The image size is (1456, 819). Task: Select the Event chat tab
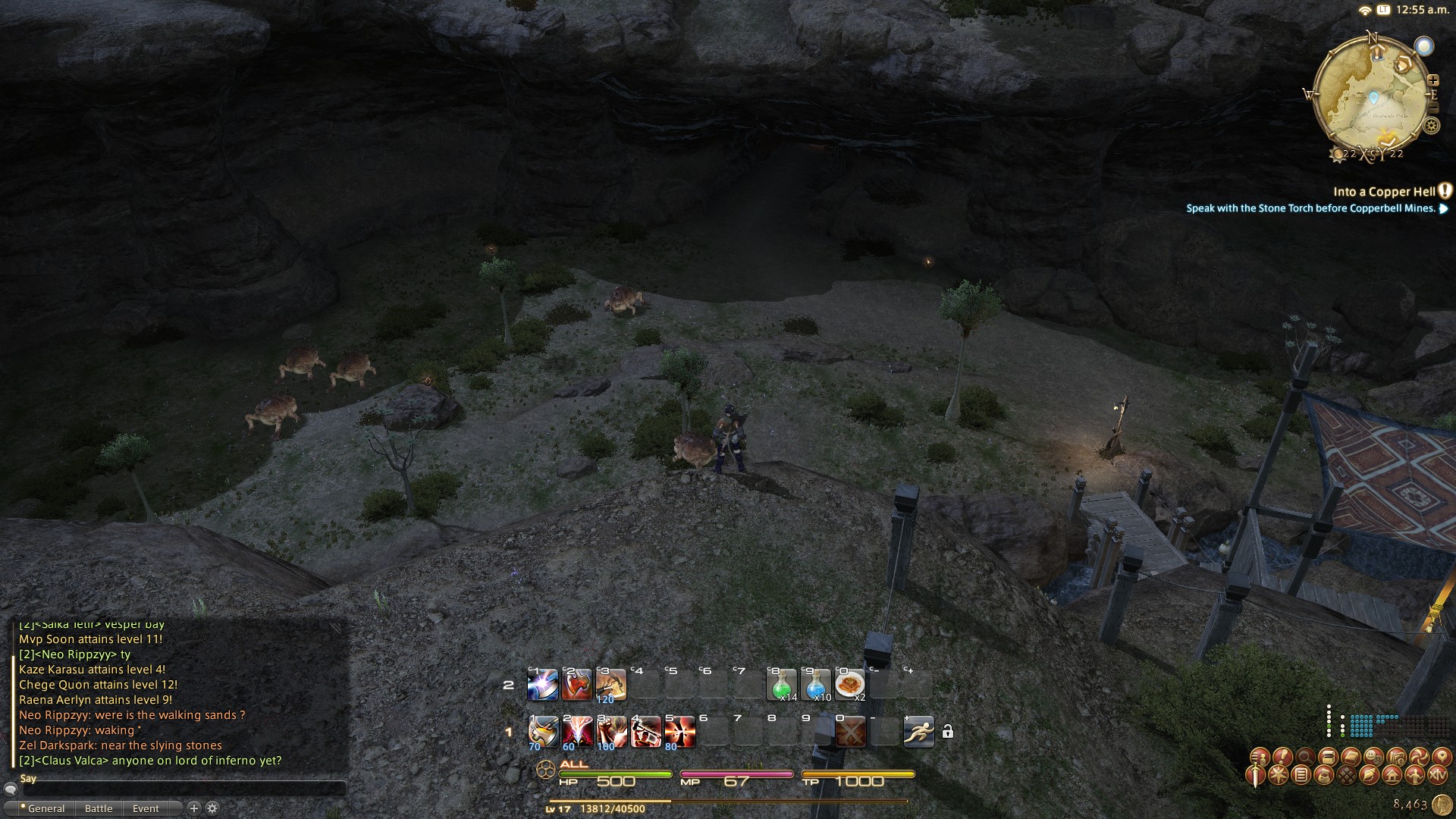(146, 808)
